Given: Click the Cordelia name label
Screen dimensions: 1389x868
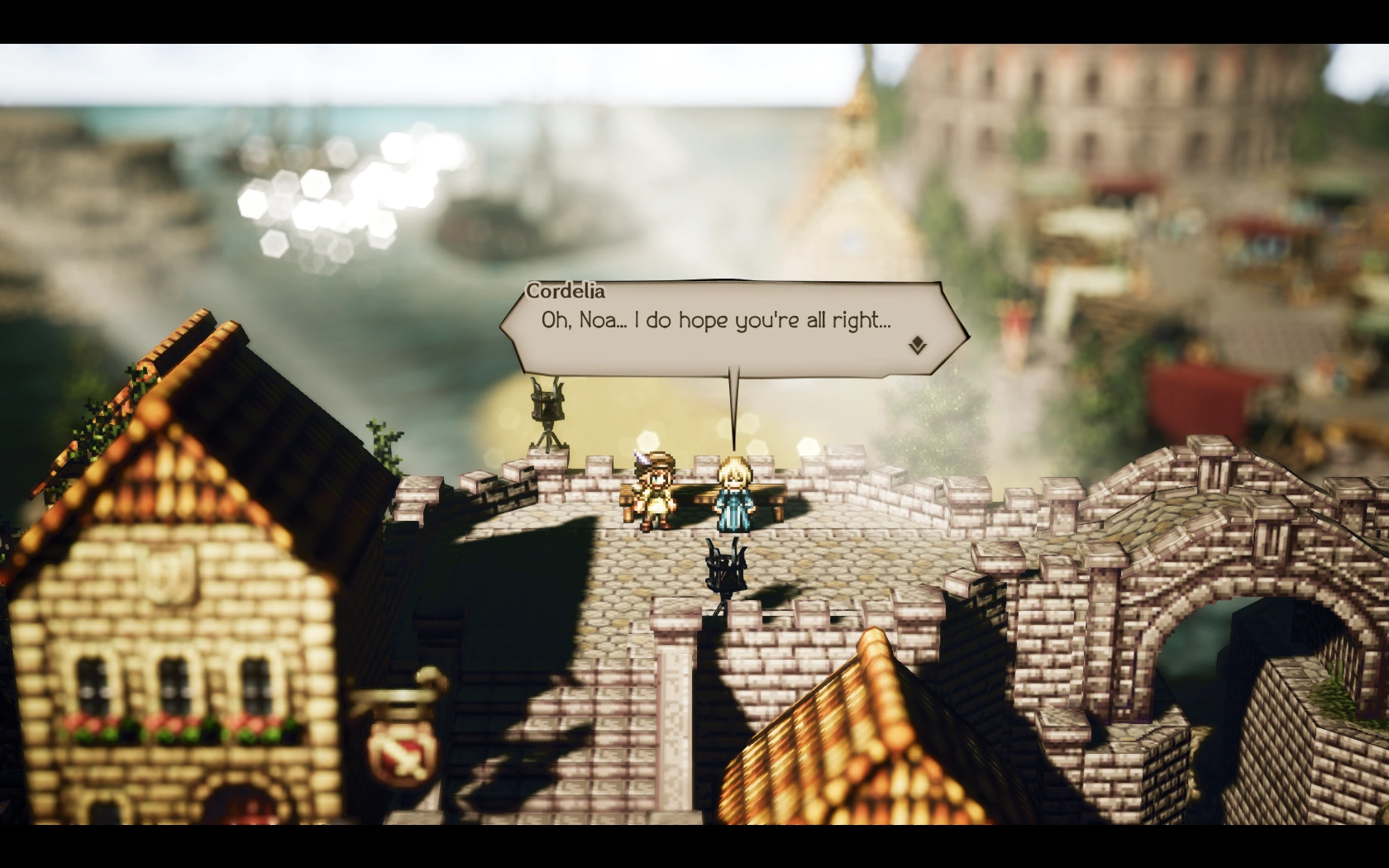Looking at the screenshot, I should point(566,292).
